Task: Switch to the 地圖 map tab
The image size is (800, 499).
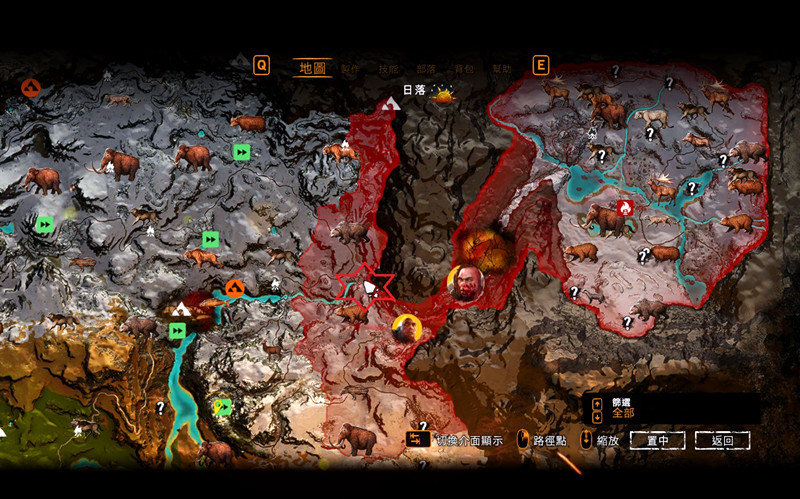Action: click(x=312, y=68)
